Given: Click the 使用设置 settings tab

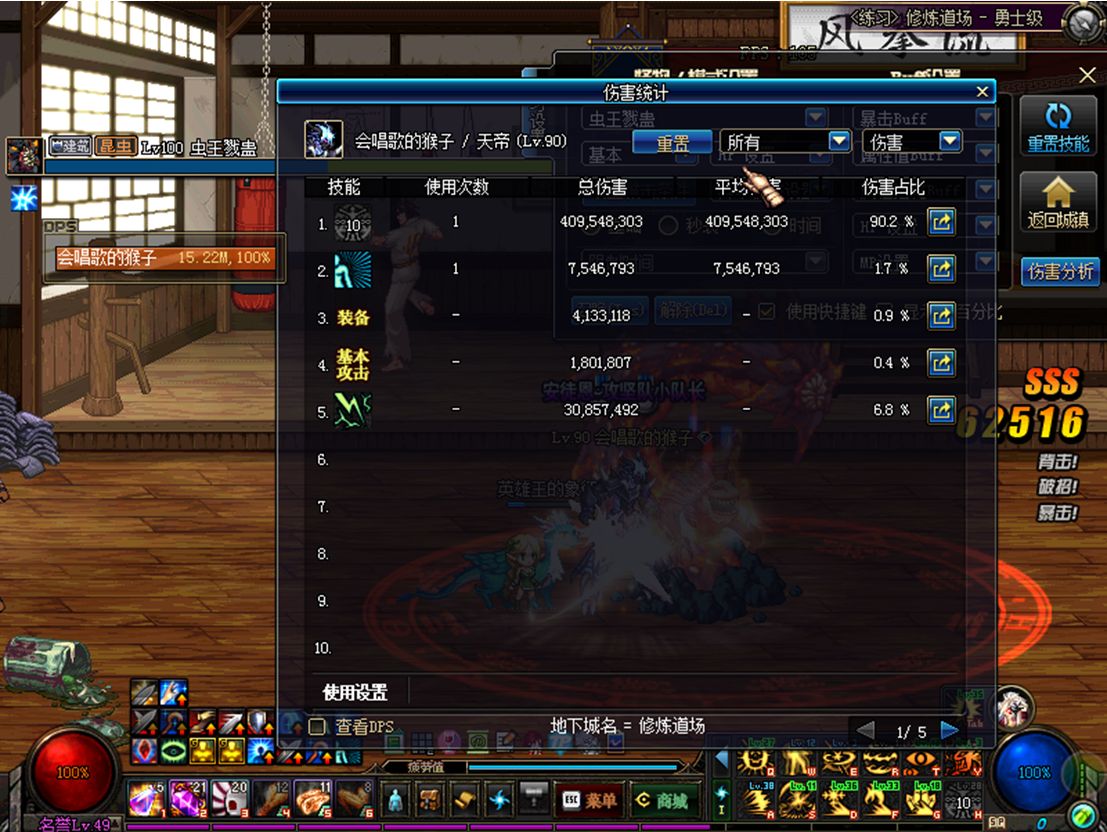Looking at the screenshot, I should [355, 692].
